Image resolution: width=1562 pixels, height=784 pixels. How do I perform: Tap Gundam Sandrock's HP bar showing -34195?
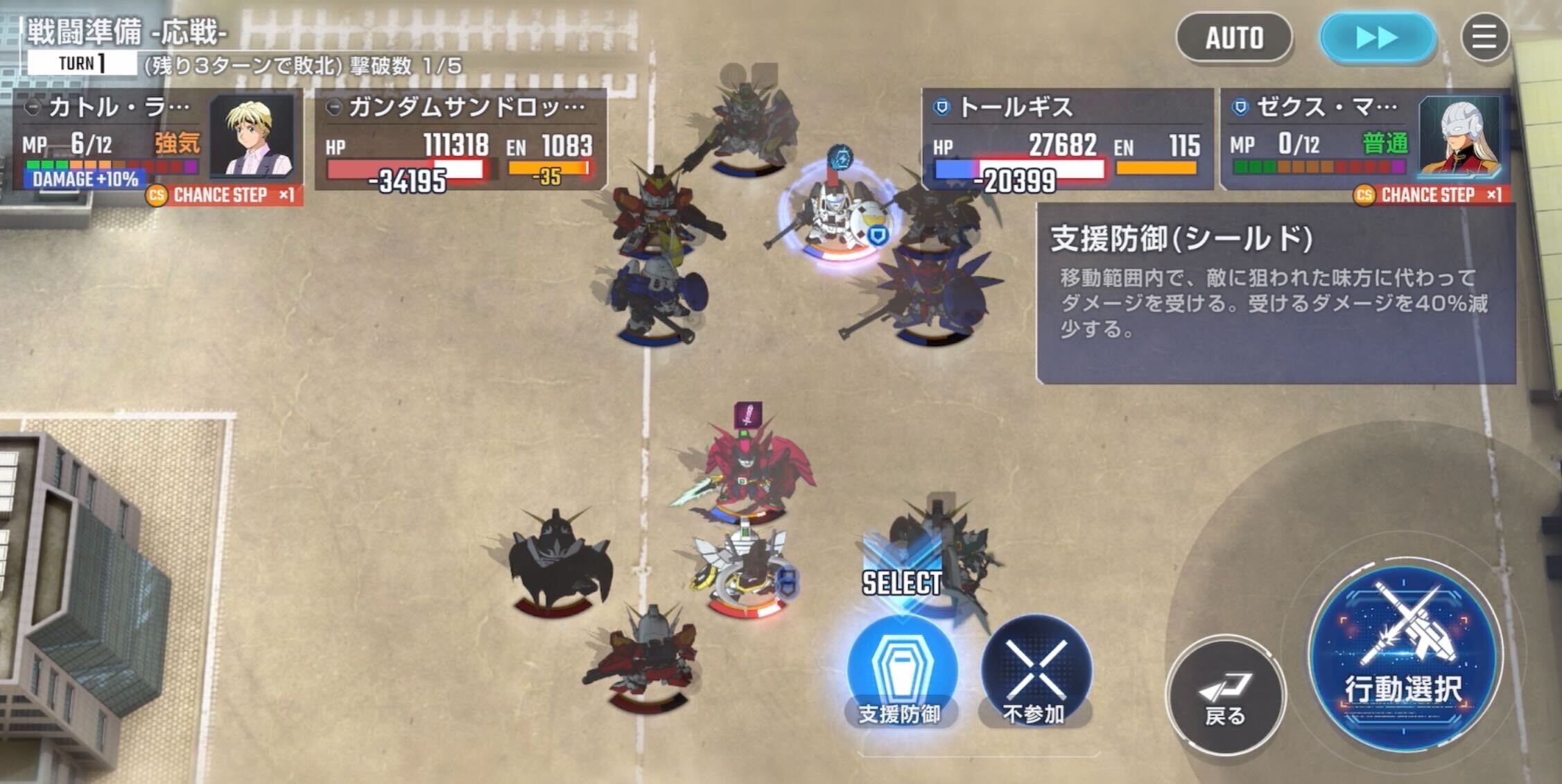[409, 169]
